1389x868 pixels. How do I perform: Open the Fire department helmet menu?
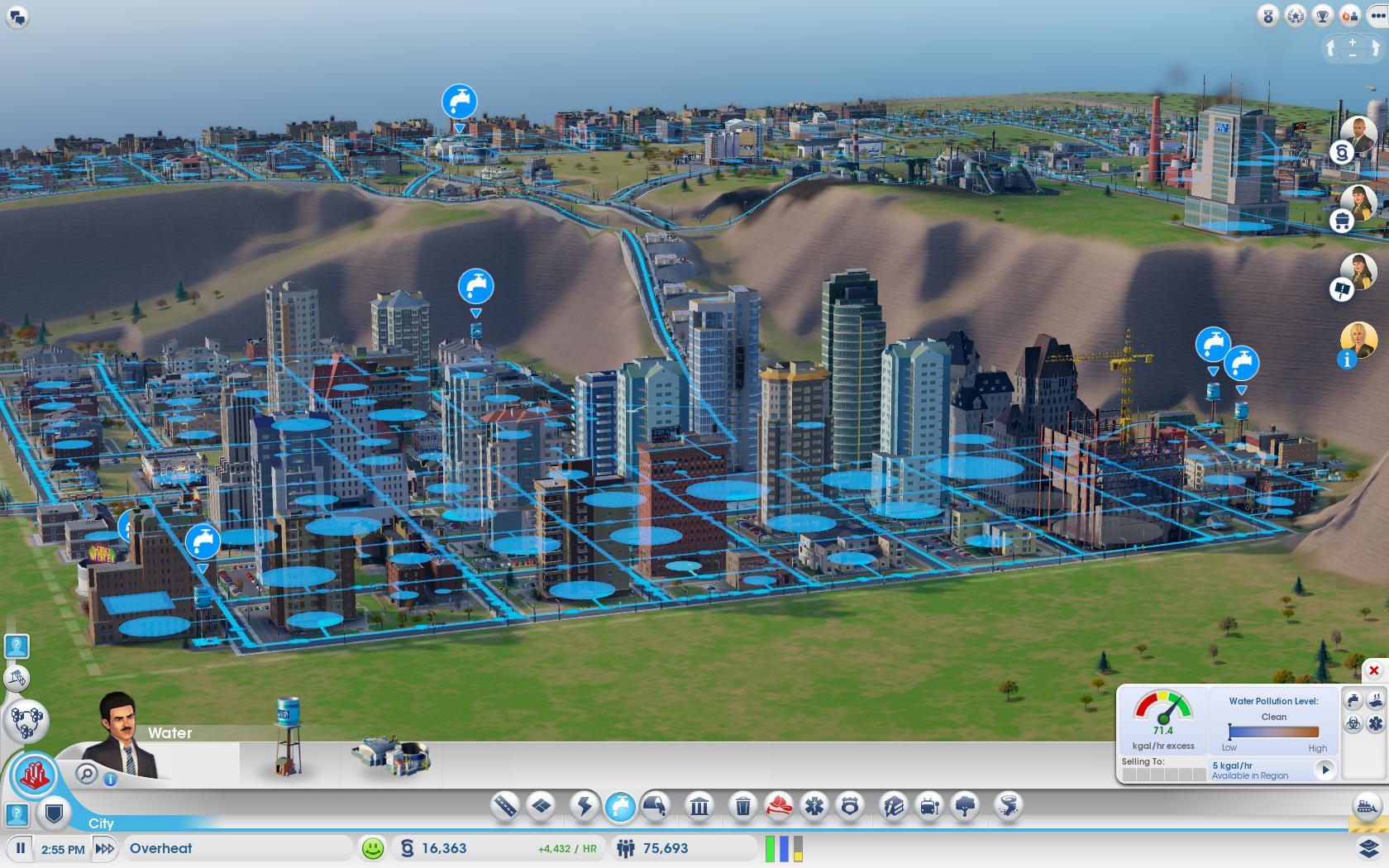(779, 805)
